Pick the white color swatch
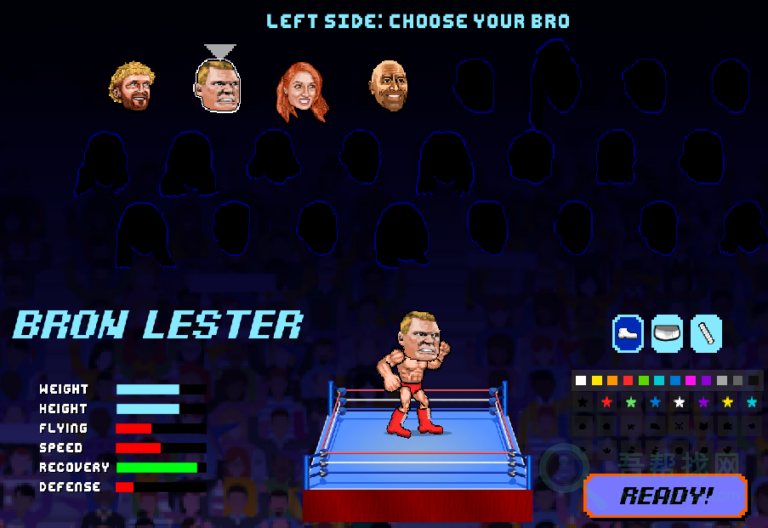Viewport: 768px width, 528px height. click(x=580, y=380)
